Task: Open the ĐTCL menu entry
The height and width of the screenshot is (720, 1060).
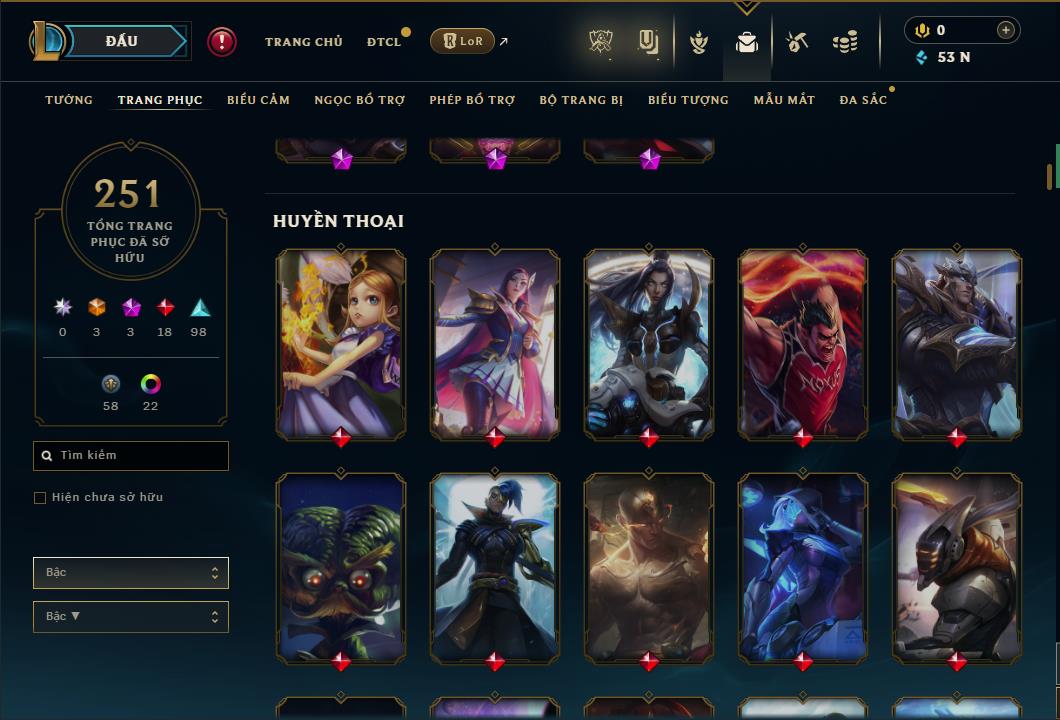Action: click(x=384, y=42)
